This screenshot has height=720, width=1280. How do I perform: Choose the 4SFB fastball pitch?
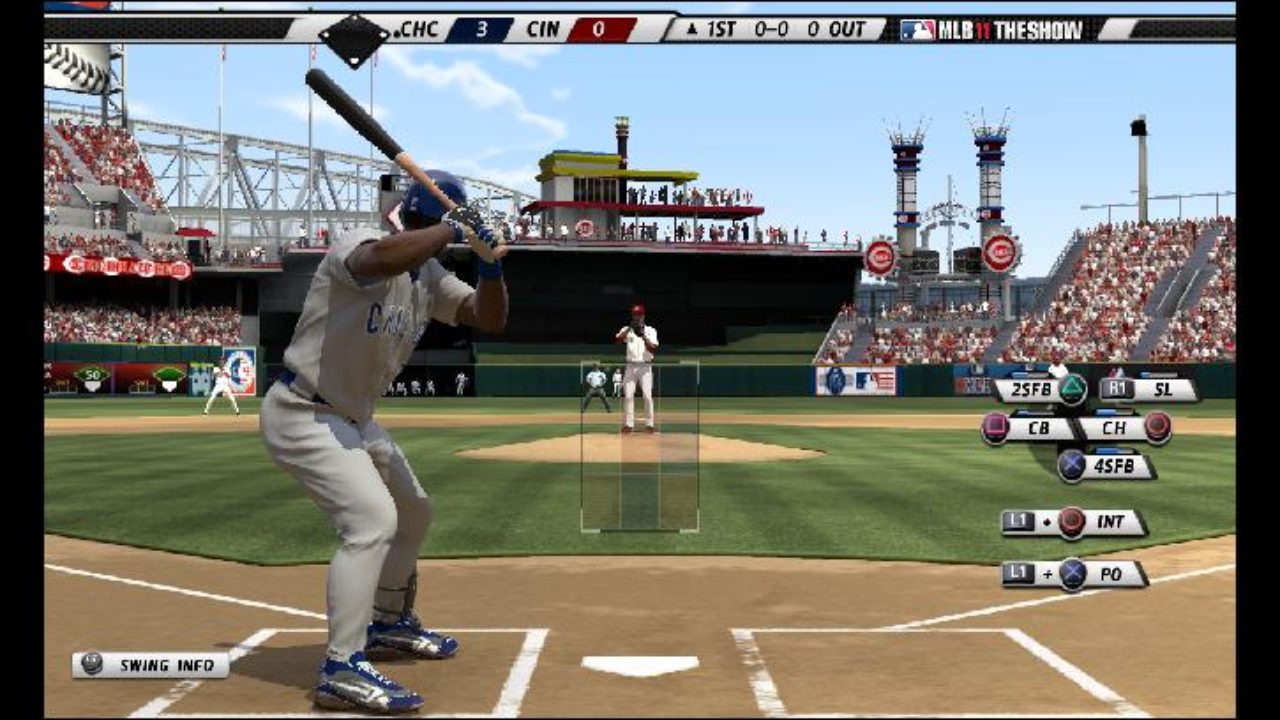point(1106,466)
